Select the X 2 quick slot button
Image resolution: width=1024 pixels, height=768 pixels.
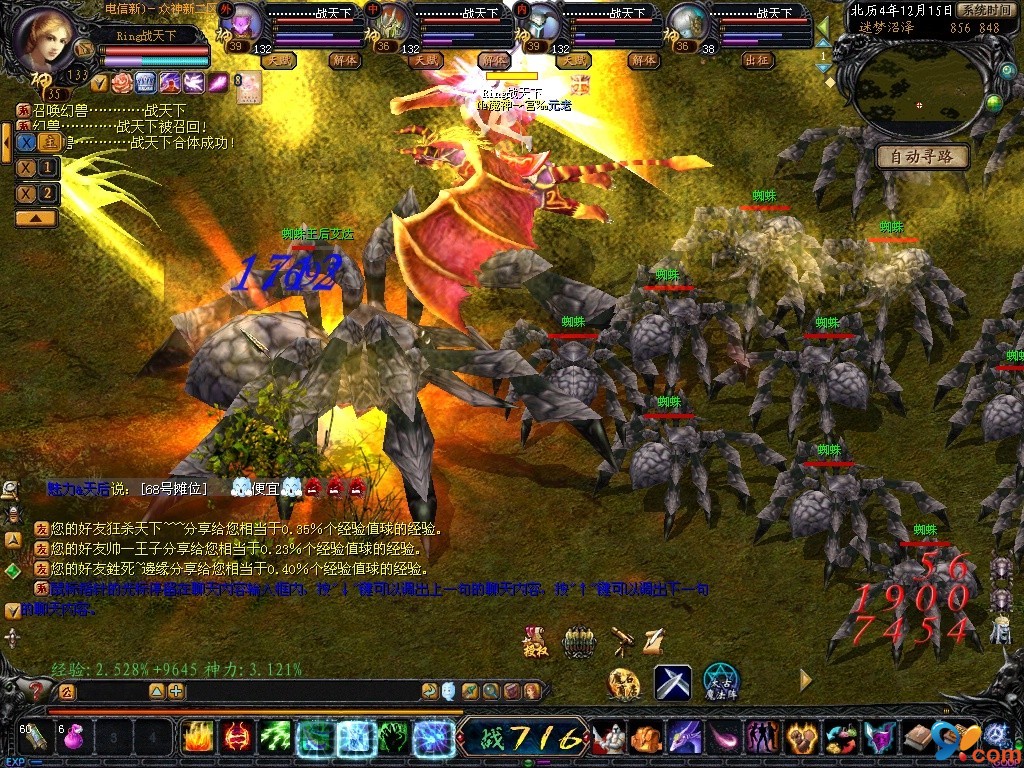point(37,193)
